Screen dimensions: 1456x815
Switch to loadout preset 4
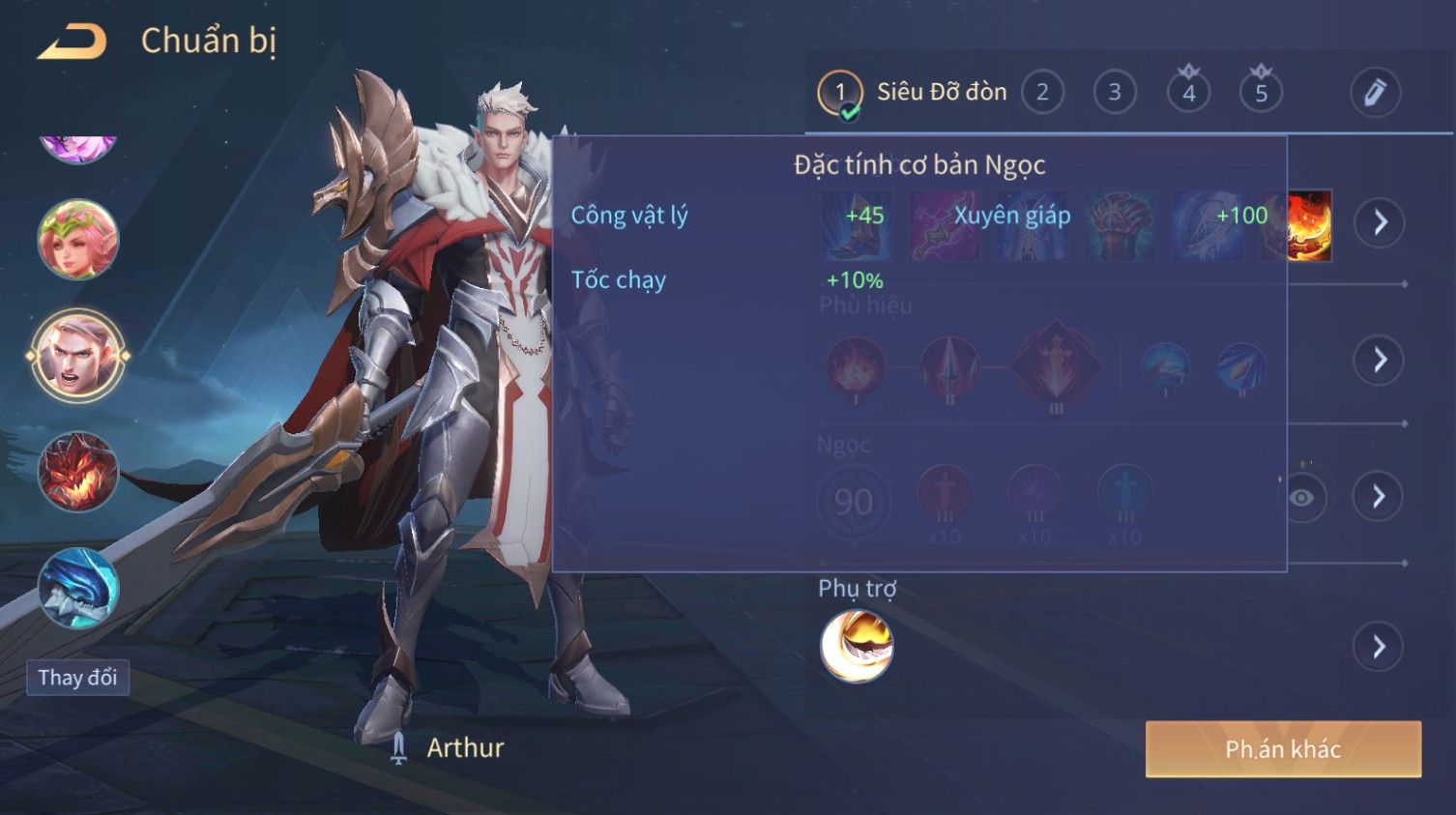point(1188,93)
